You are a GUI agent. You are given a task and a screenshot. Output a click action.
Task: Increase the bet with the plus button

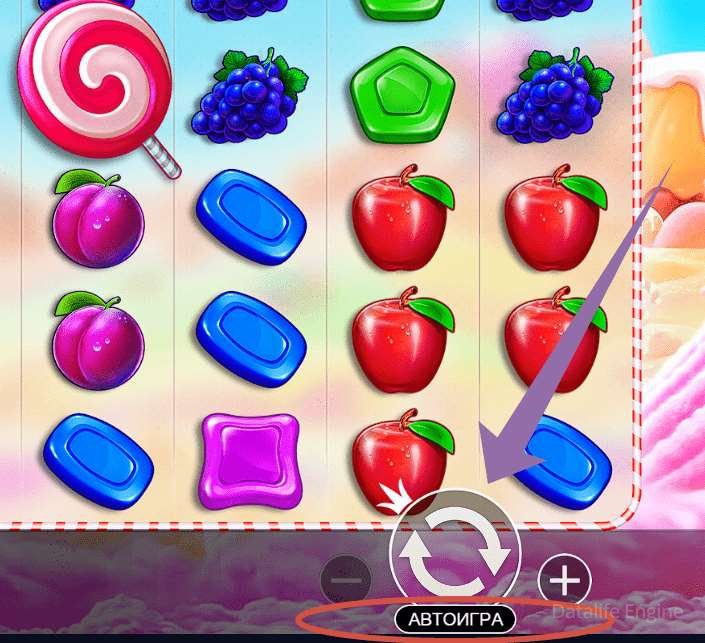[564, 579]
